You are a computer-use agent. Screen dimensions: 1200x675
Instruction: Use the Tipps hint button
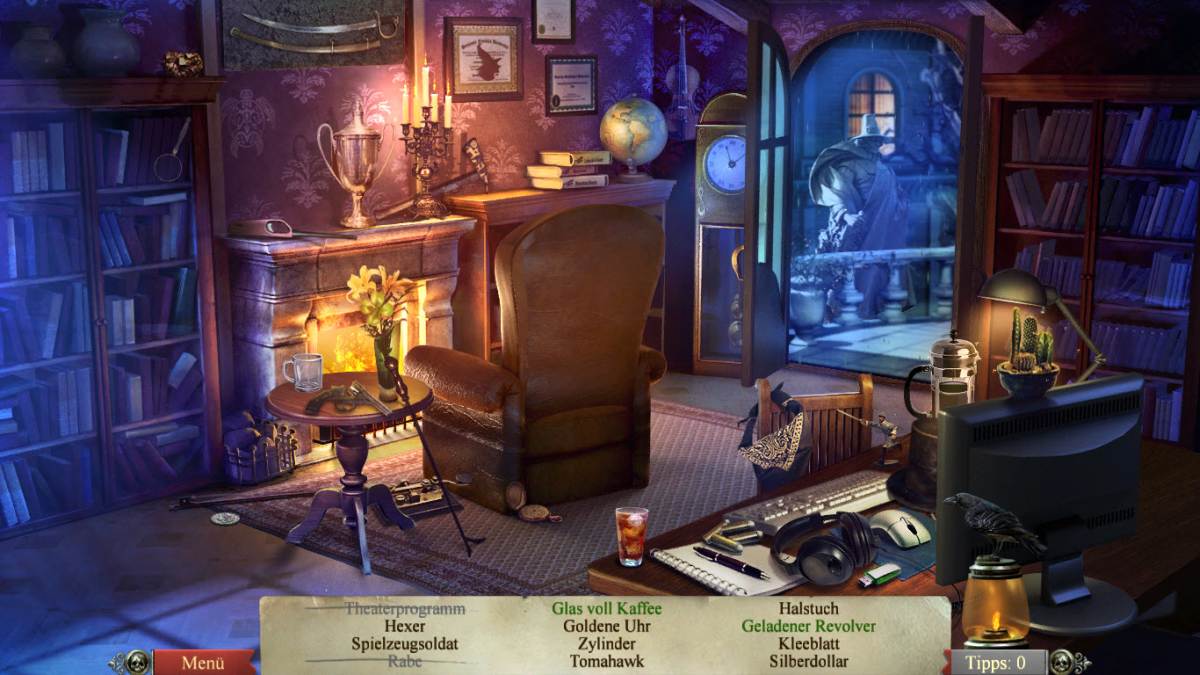996,662
